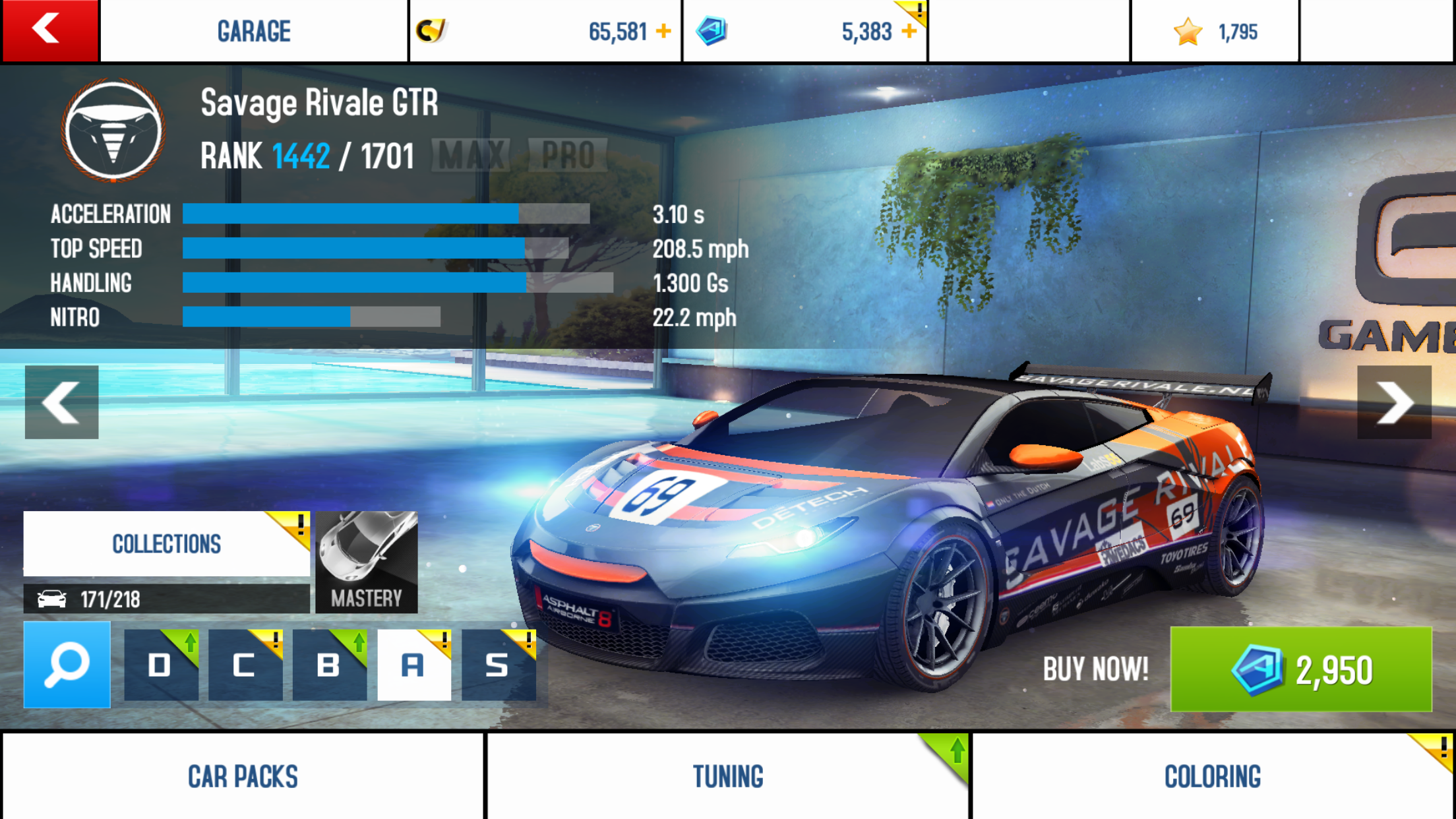This screenshot has width=1456, height=819.
Task: Go back with the red arrow button
Action: [x=49, y=30]
